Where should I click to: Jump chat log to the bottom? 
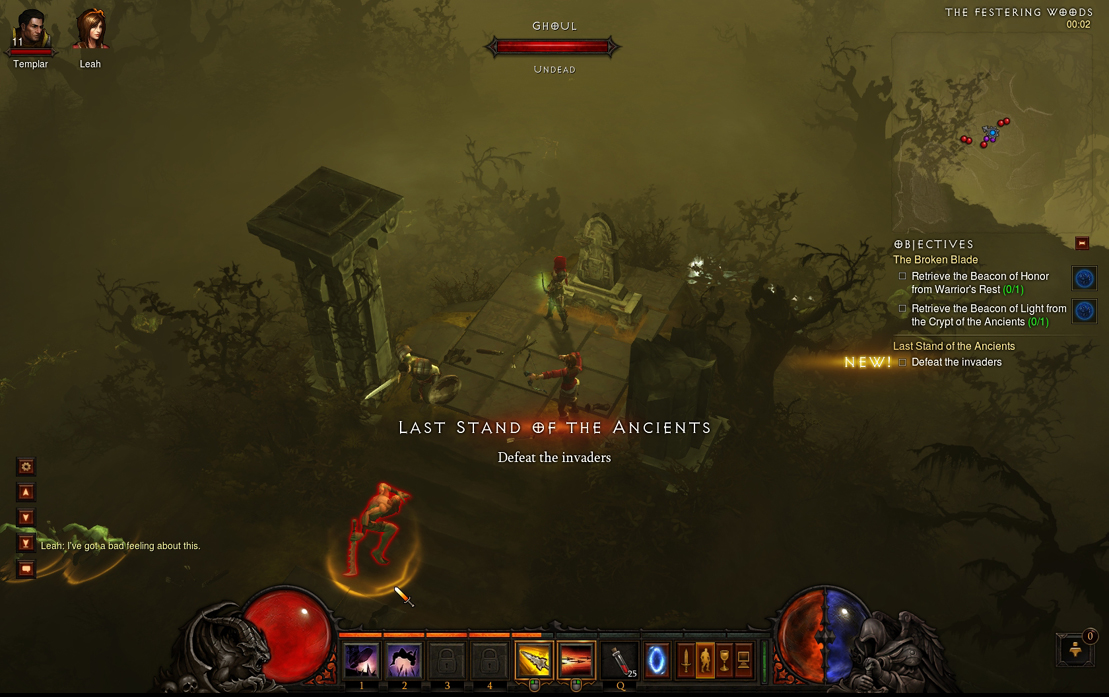26,543
